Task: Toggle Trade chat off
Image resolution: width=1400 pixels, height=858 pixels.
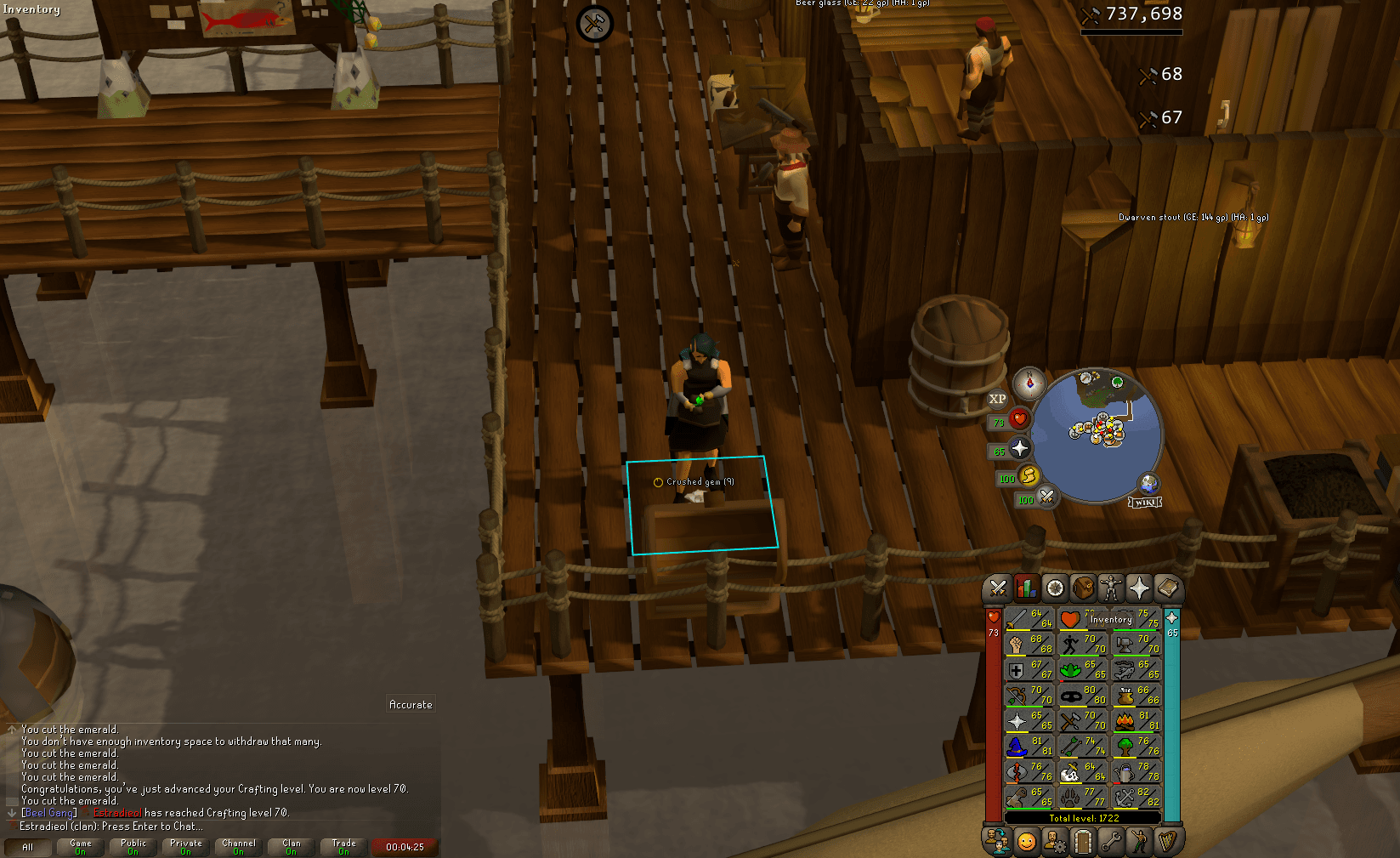Action: [343, 844]
